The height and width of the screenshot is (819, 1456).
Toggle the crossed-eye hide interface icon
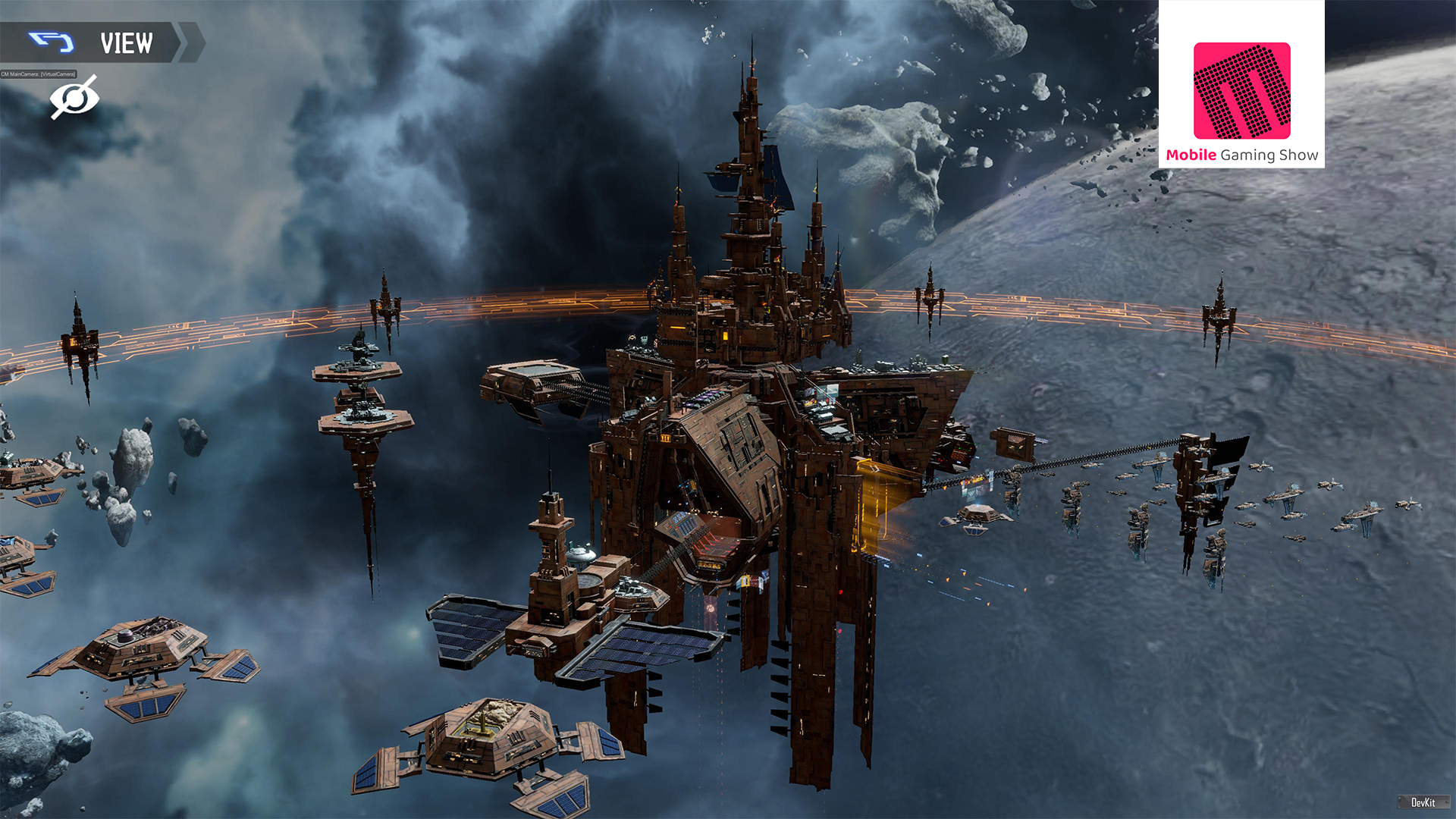pyautogui.click(x=74, y=98)
